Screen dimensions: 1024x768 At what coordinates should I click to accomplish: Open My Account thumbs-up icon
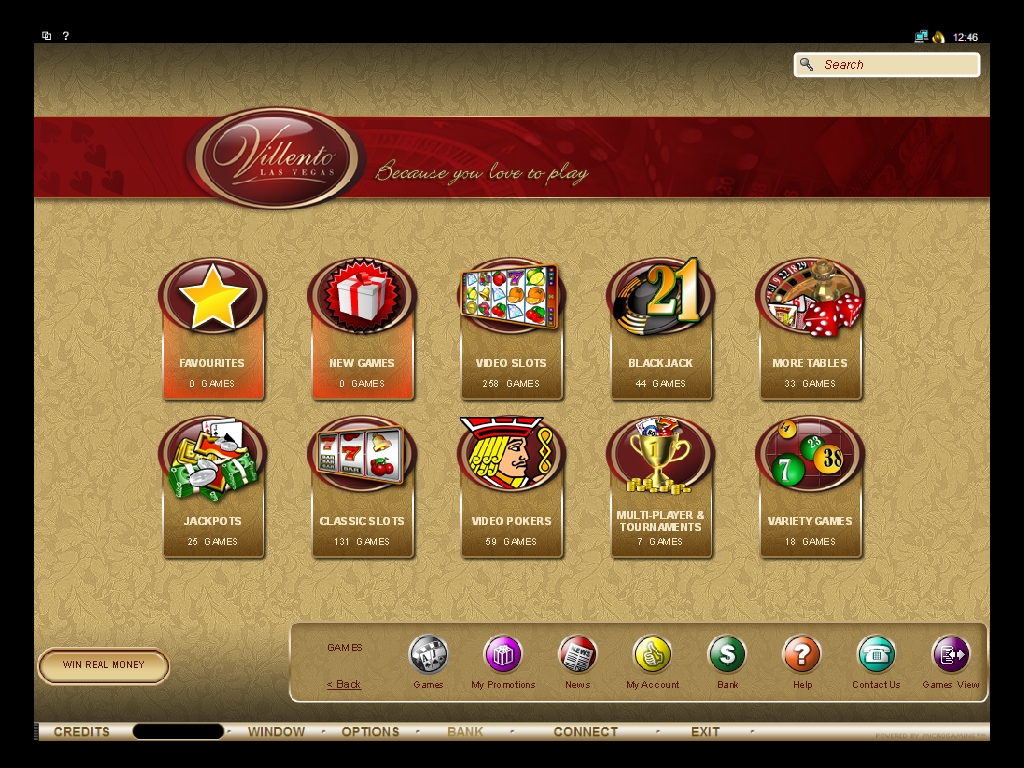click(652, 656)
